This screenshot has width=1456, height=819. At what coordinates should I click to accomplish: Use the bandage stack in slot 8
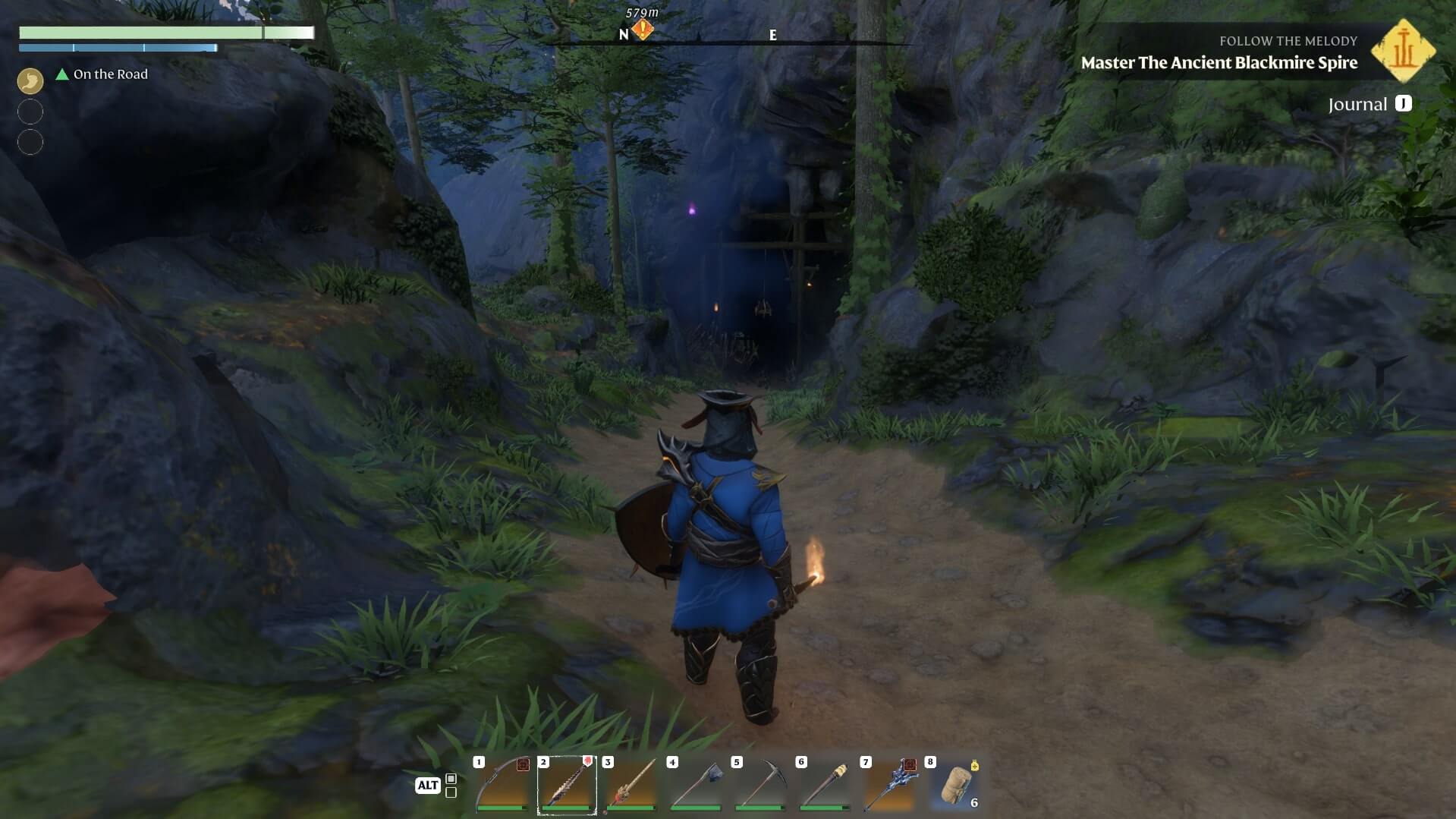pyautogui.click(x=954, y=786)
